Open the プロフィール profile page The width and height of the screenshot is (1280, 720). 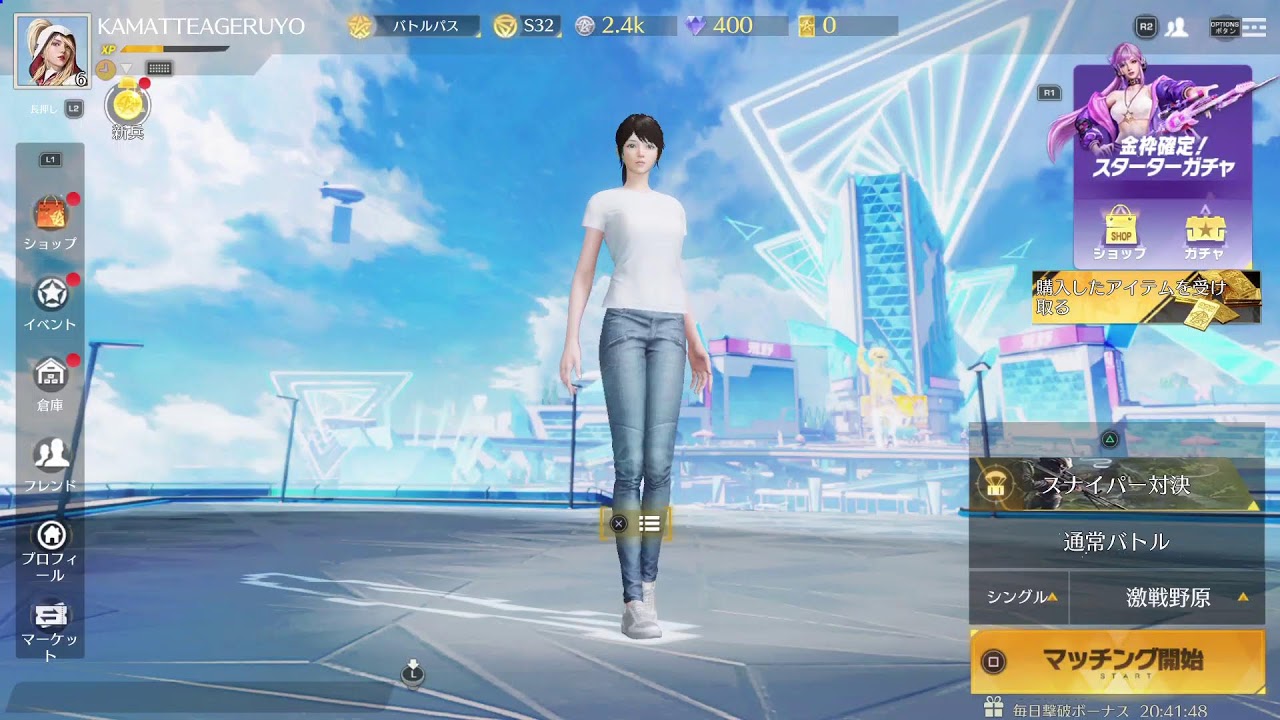[50, 548]
